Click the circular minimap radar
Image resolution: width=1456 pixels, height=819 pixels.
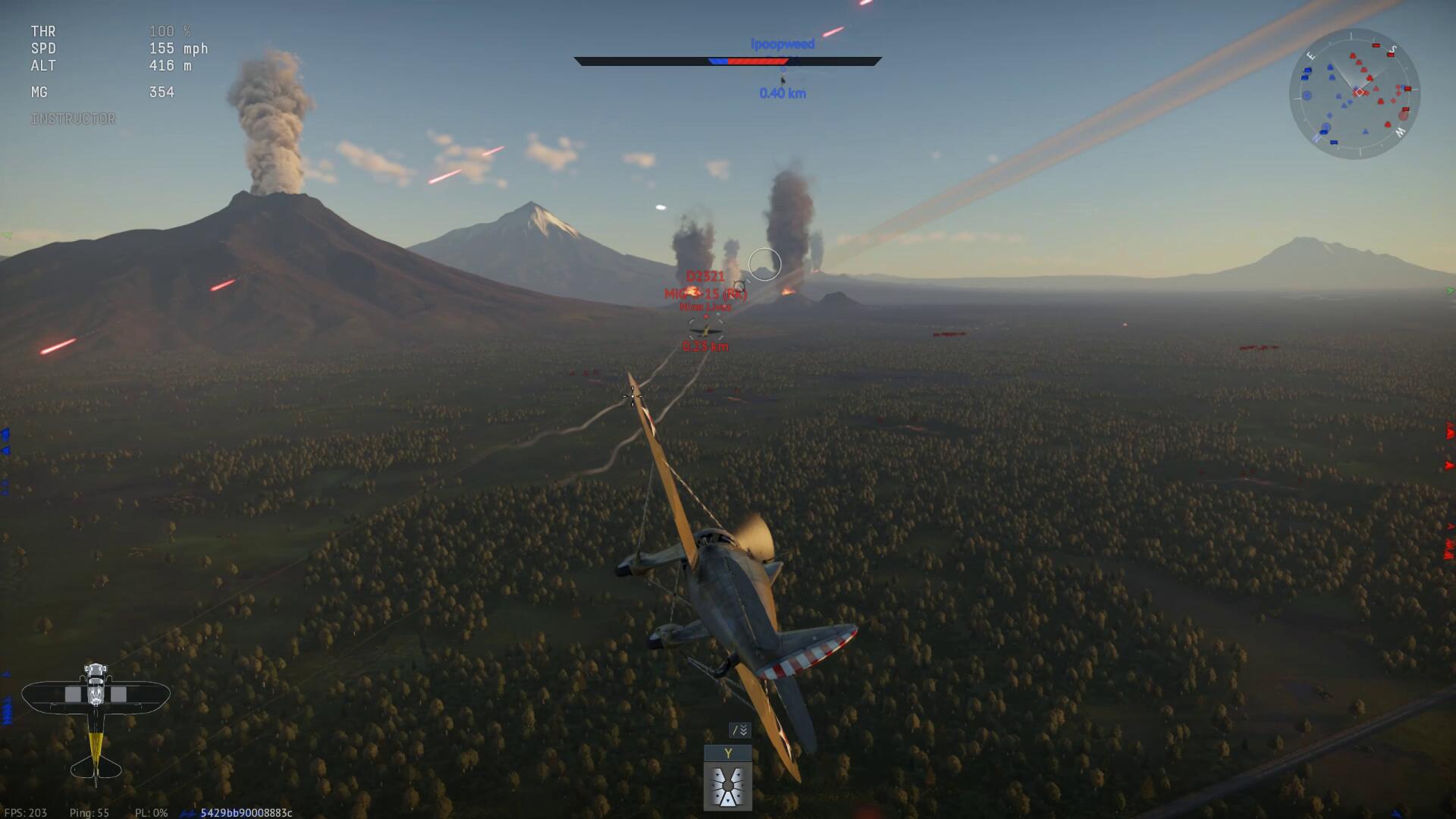coord(1354,94)
